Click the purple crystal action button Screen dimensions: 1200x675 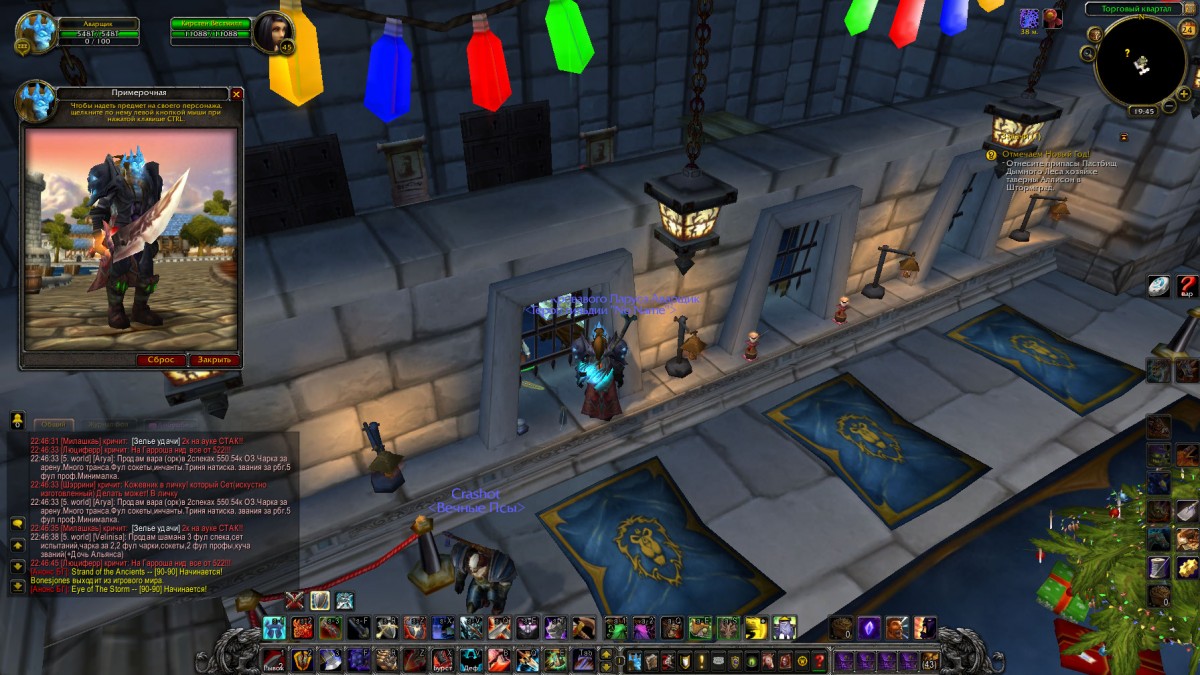(869, 628)
